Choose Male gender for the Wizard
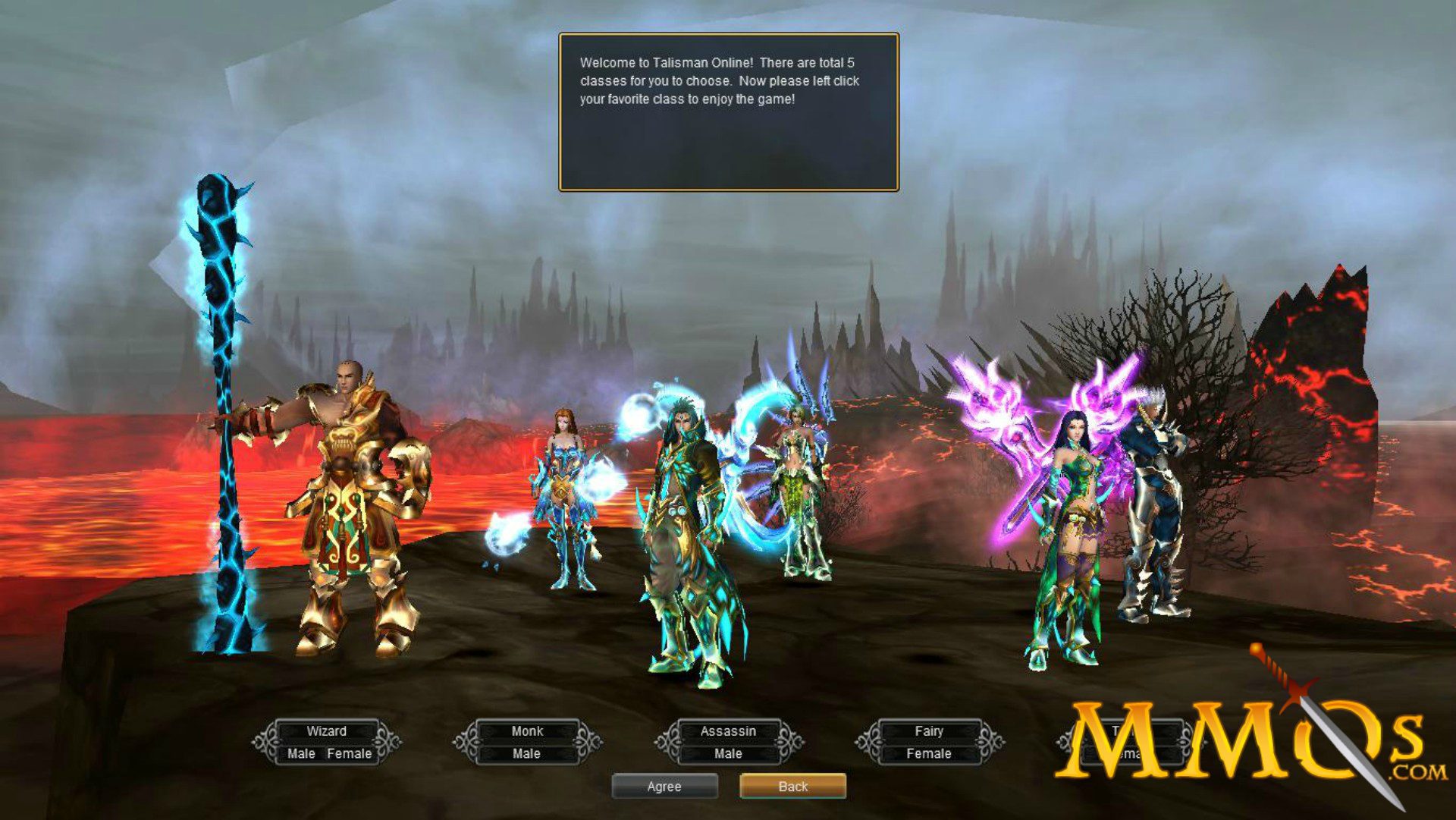This screenshot has height=820, width=1456. (x=301, y=754)
